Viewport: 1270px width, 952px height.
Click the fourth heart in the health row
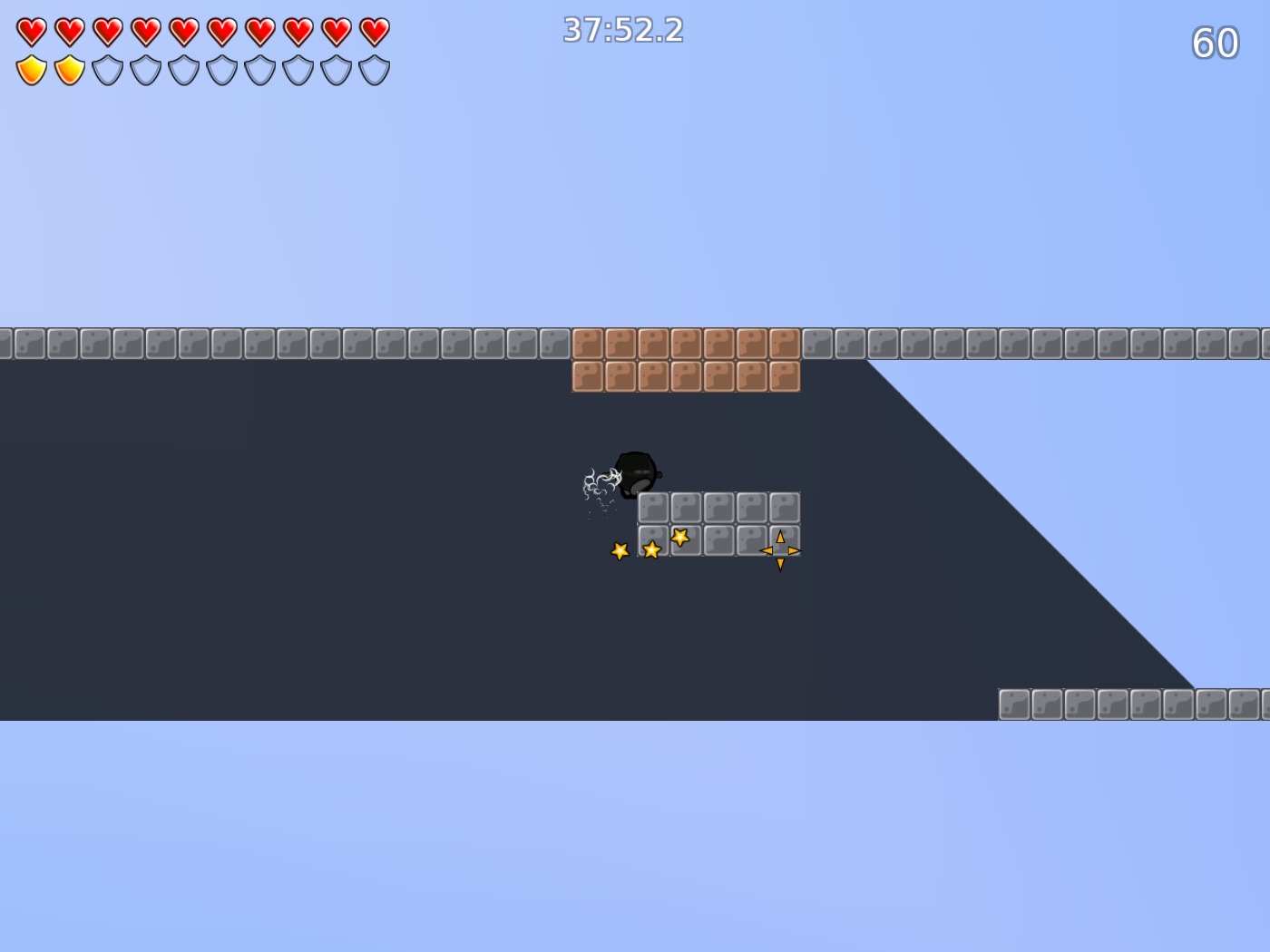point(144,30)
